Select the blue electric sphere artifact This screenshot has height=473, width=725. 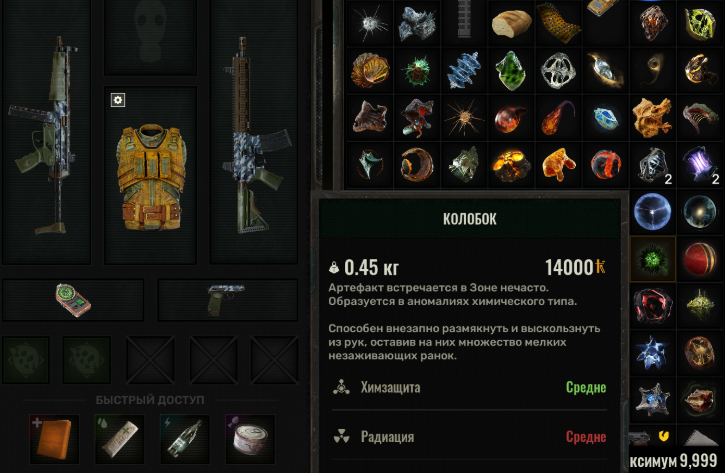coord(653,210)
